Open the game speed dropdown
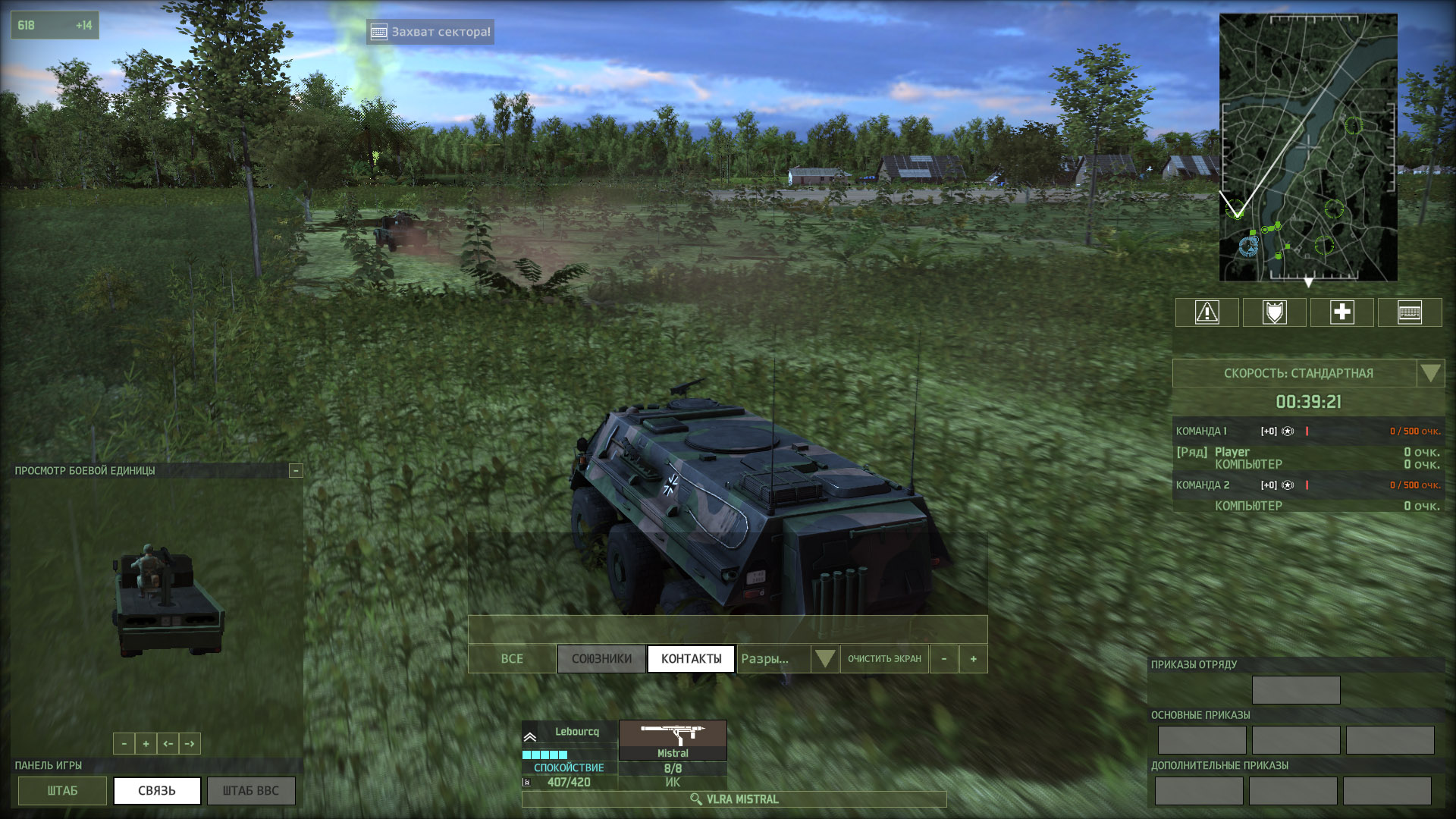Screen dimensions: 1456x819 point(1430,373)
